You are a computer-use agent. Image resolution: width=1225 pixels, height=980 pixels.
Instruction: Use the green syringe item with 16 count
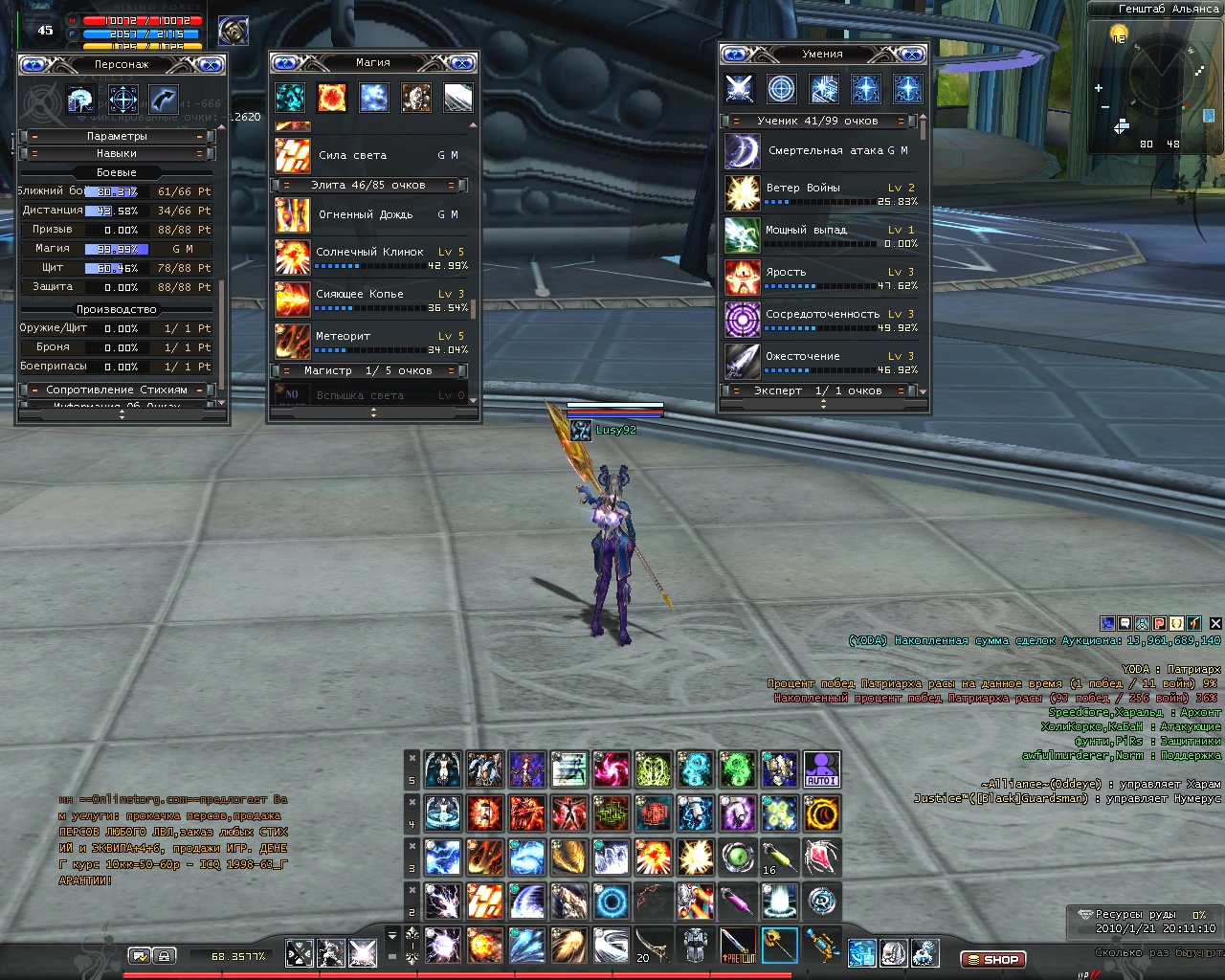(779, 857)
